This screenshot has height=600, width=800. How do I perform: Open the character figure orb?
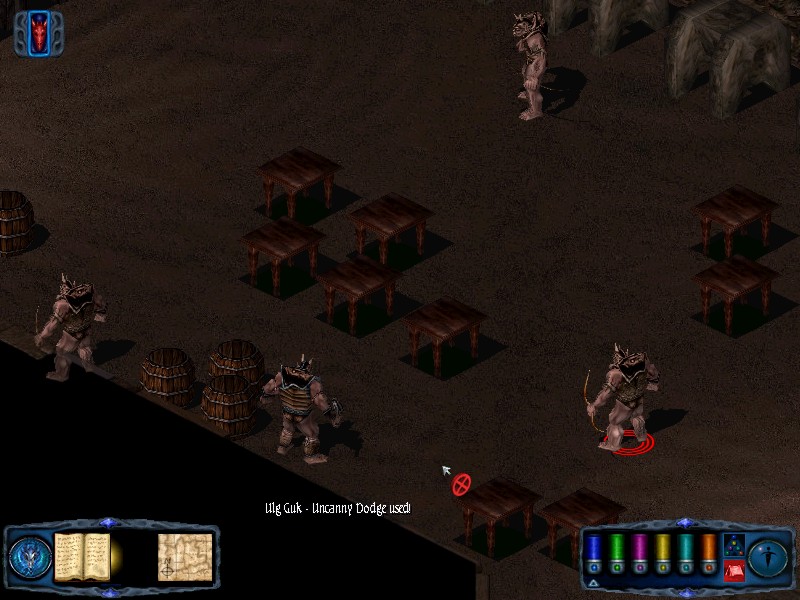pos(768,557)
